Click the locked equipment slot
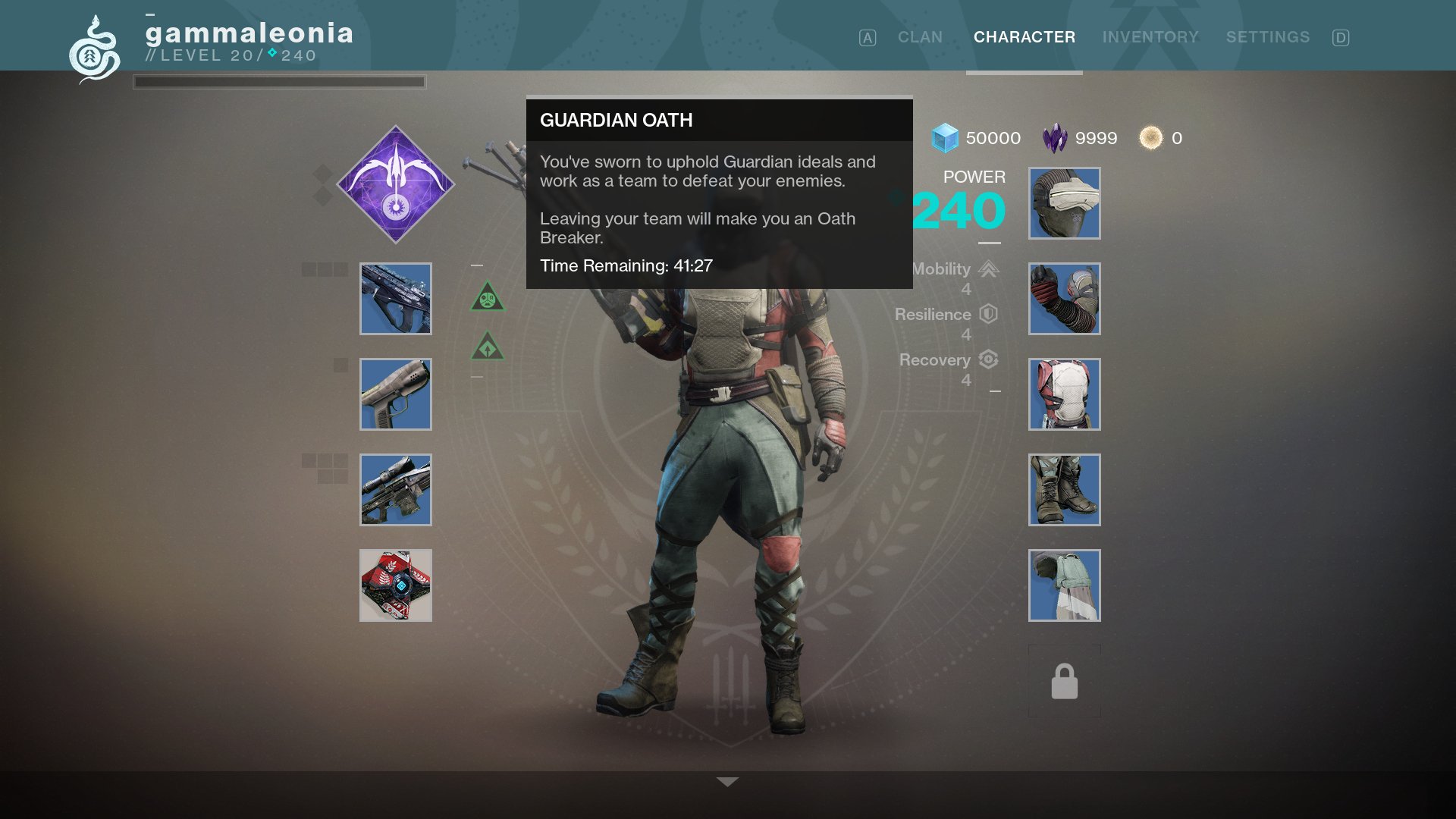Image resolution: width=1456 pixels, height=819 pixels. click(x=1064, y=680)
